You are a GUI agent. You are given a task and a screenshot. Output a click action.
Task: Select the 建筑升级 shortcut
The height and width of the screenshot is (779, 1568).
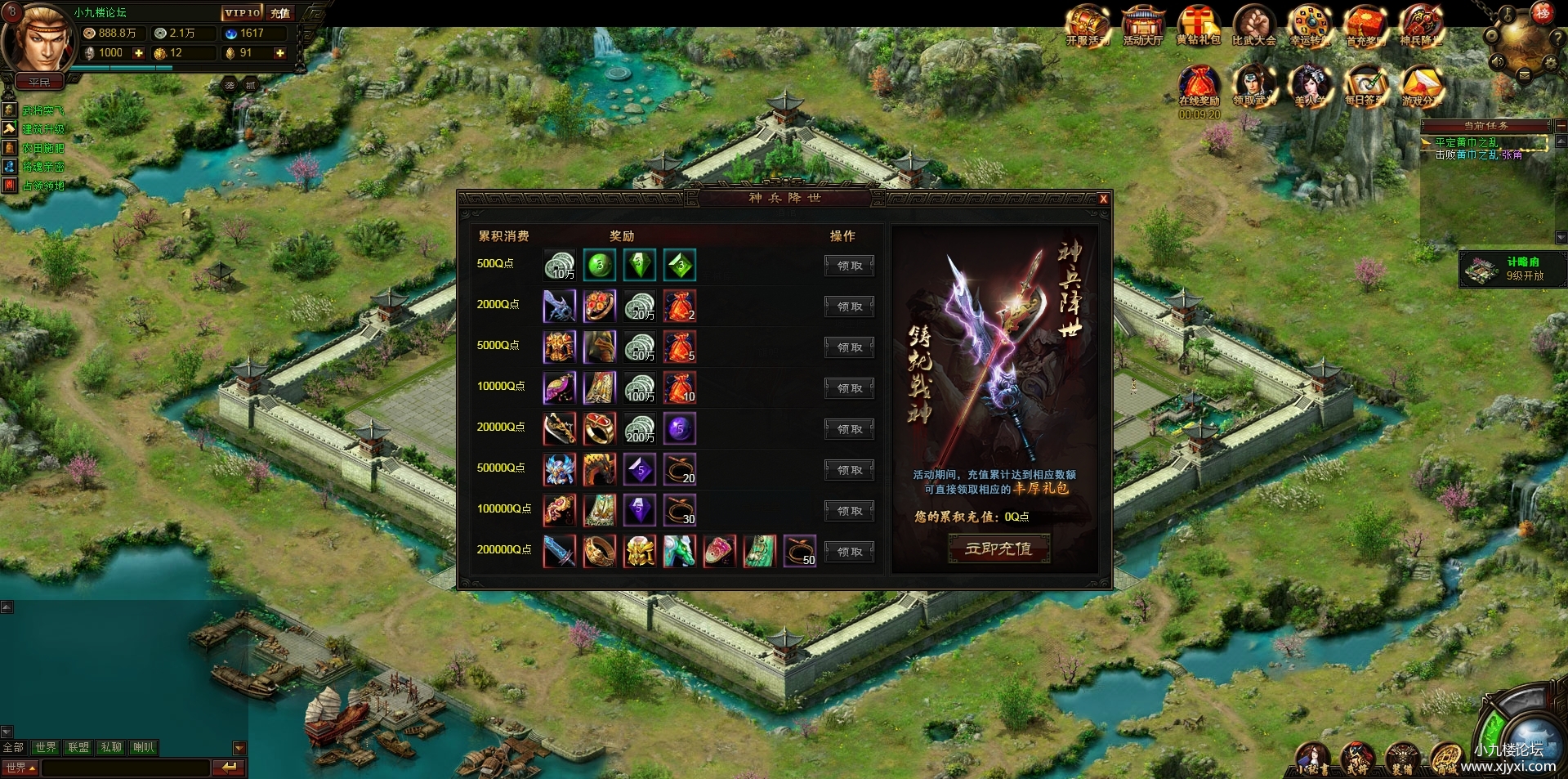[42, 129]
